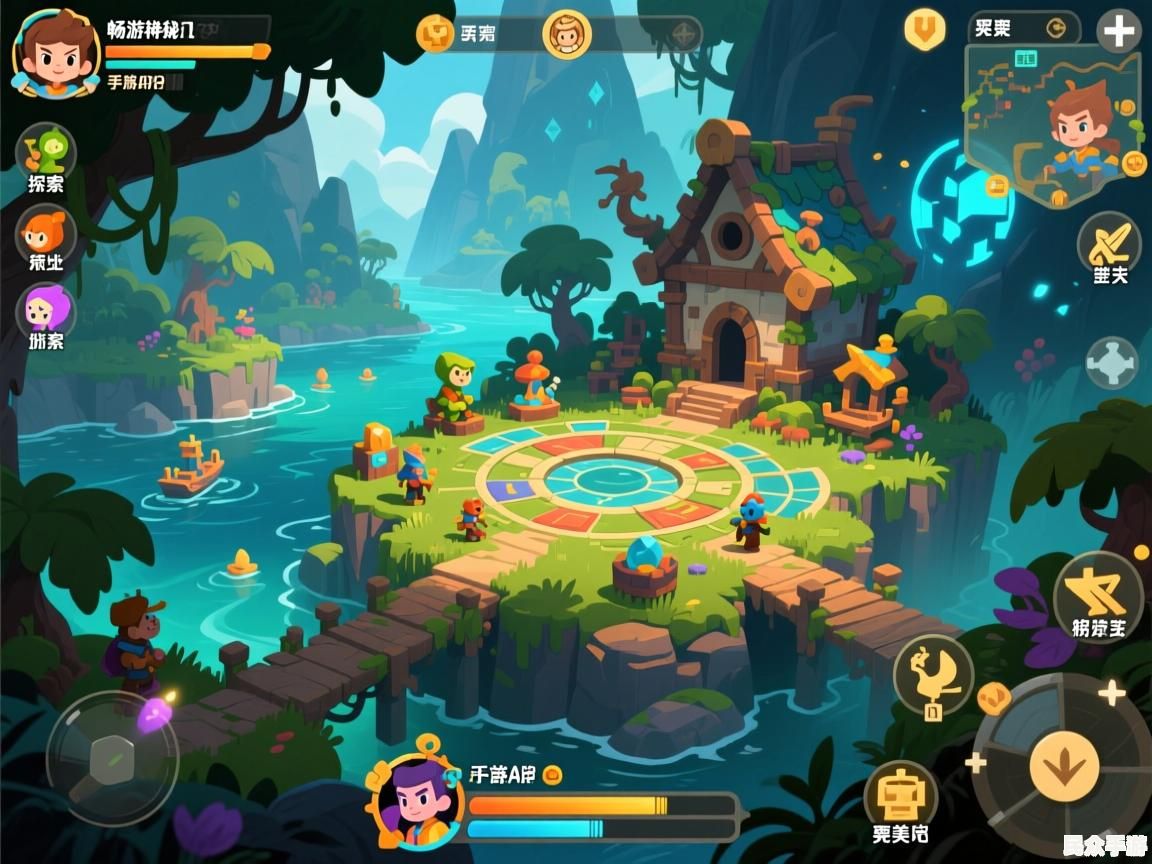The image size is (1152, 864).
Task: Tap the faded compass icon on top bar
Action: (x=684, y=34)
